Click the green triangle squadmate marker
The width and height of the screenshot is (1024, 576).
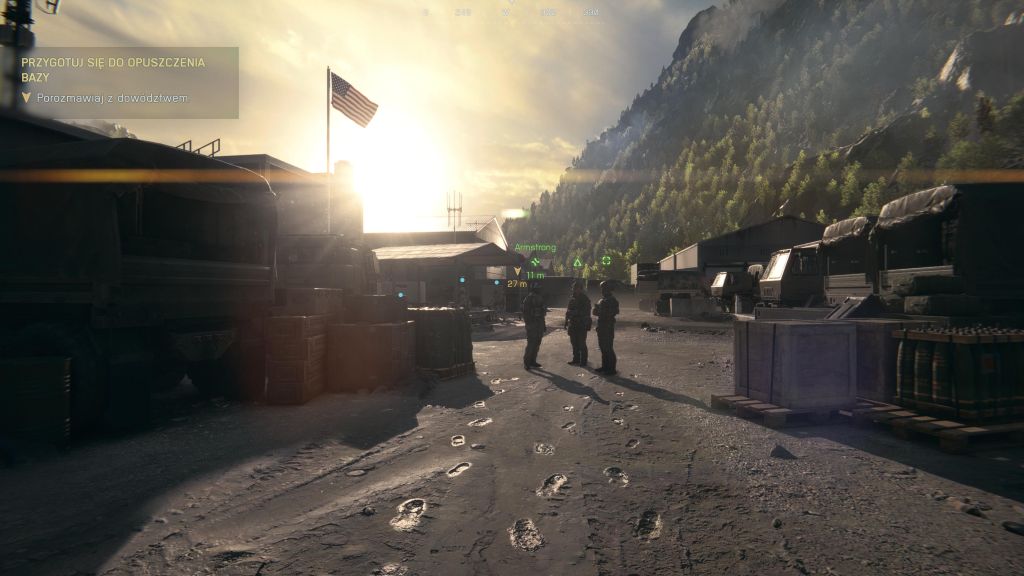[577, 263]
